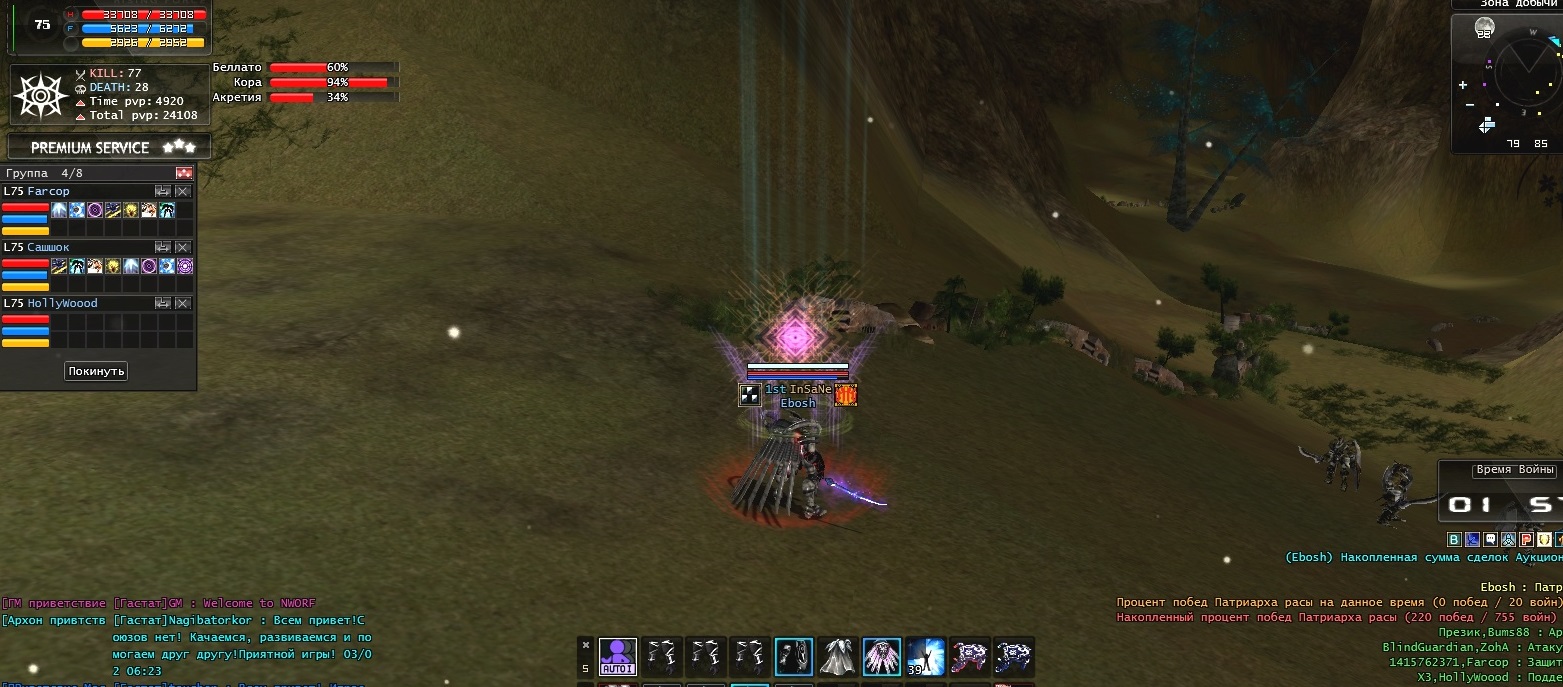Use the glowing figure skill marked 39
The image size is (1563, 687).
[x=926, y=657]
